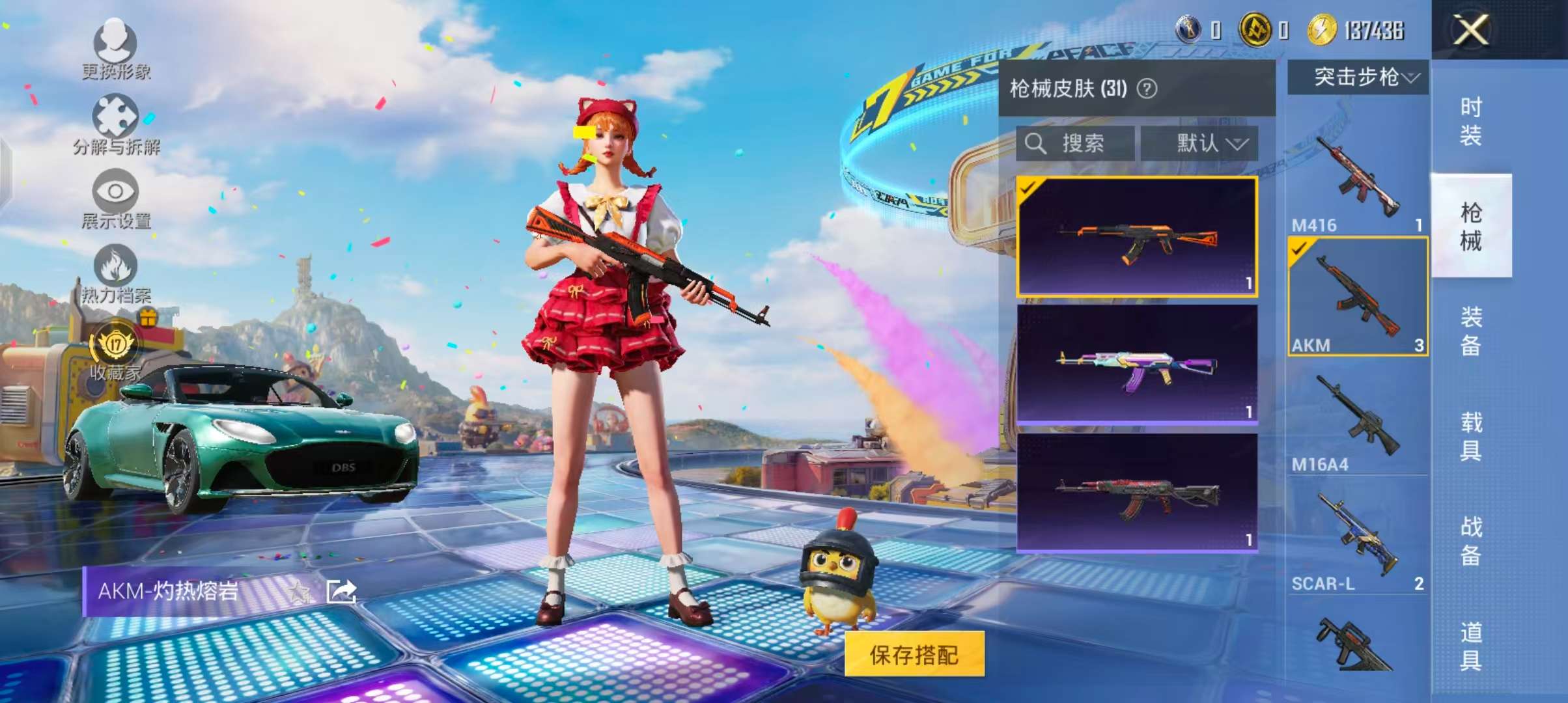Select the orange-black AKM skin
The width and height of the screenshot is (1568, 703).
coord(1137,237)
